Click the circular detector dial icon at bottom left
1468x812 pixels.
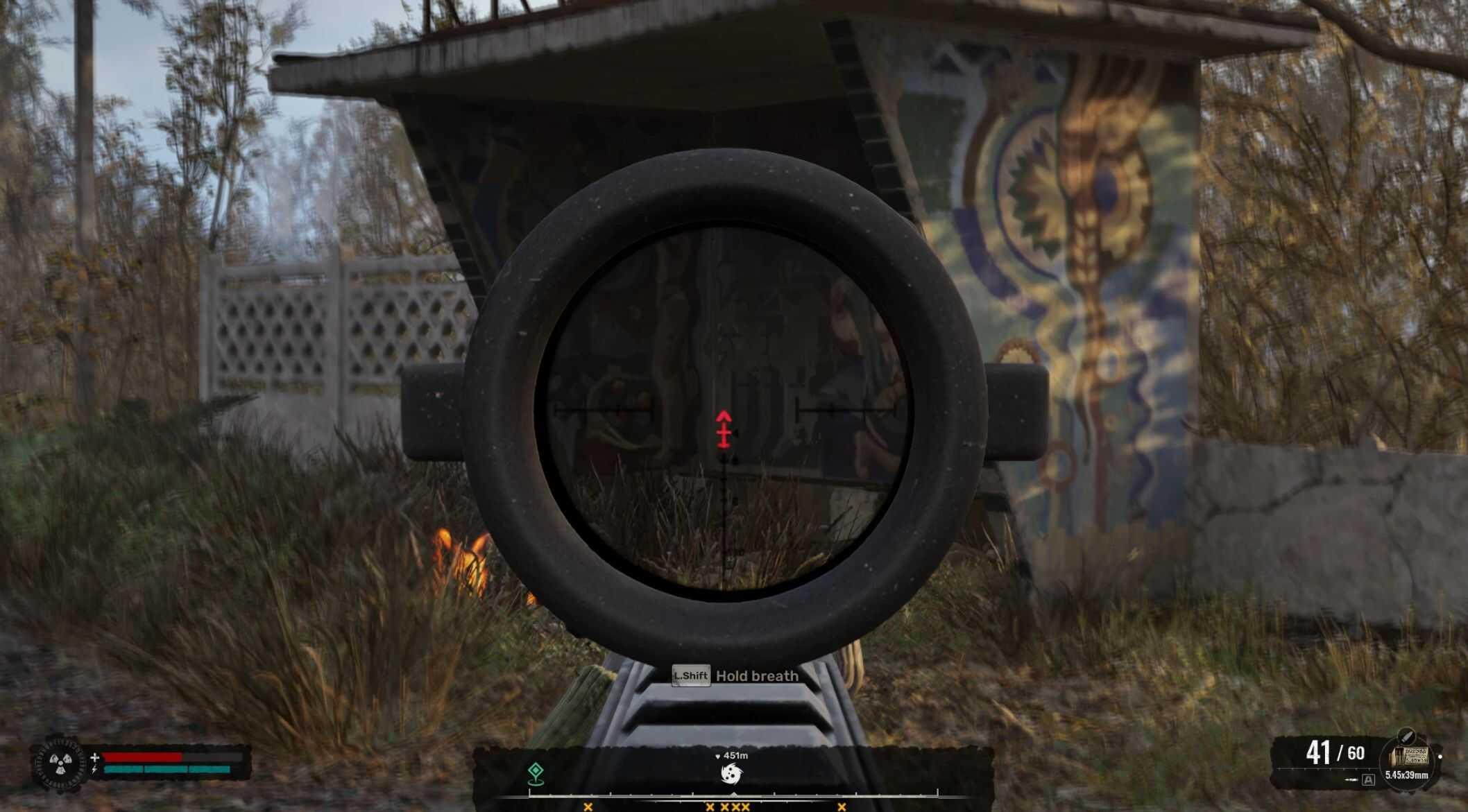[60, 763]
